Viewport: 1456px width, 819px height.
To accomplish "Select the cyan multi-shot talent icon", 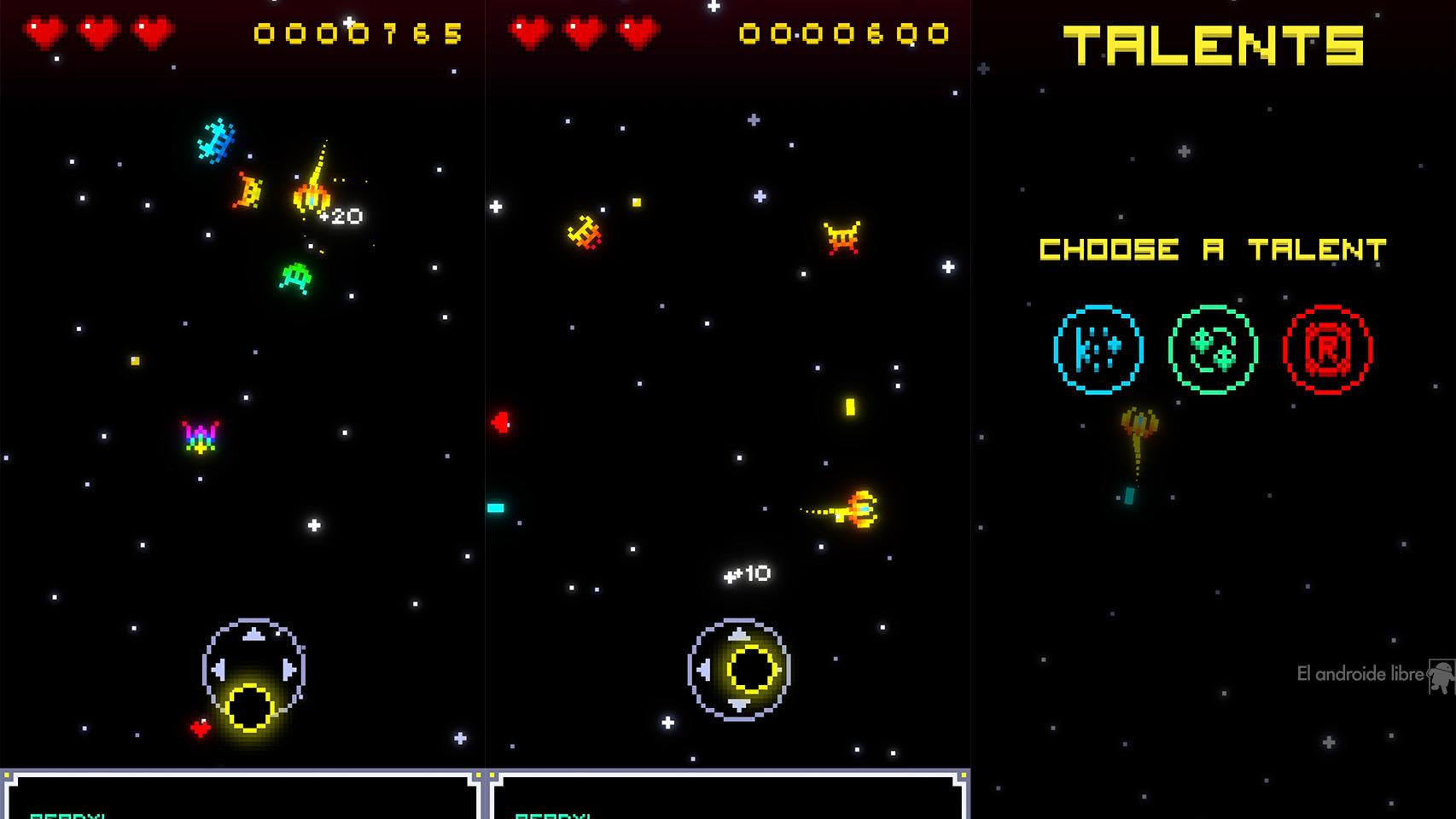I will pos(1096,350).
